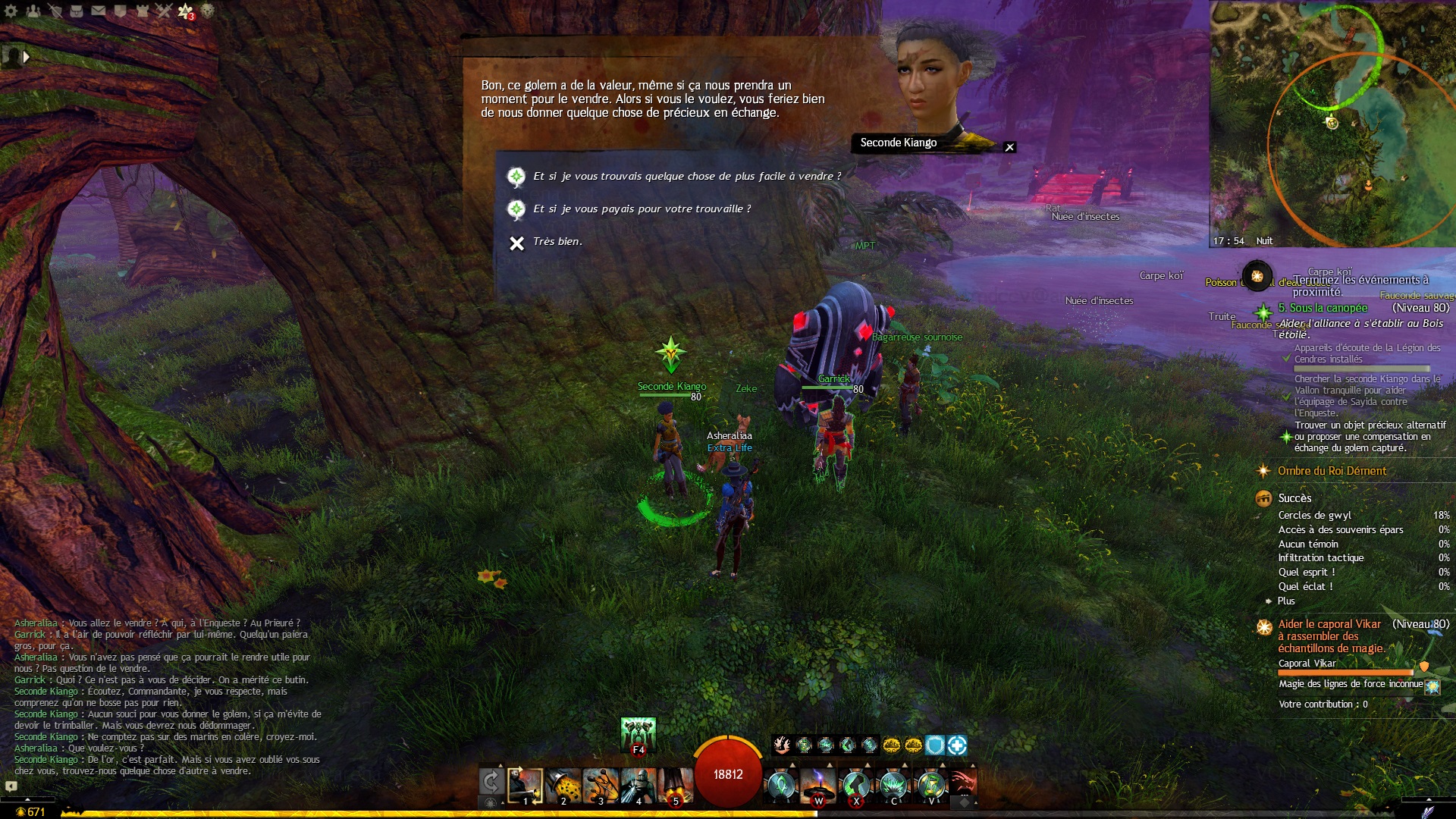Open the mail envelope icon
This screenshot has width=1456, height=819.
pyautogui.click(x=99, y=11)
